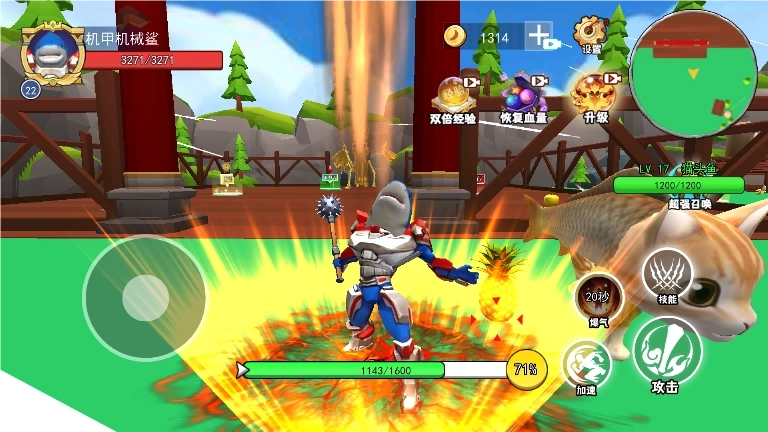Use the 爆气 burst ability
This screenshot has height=432, width=768.
pos(599,297)
